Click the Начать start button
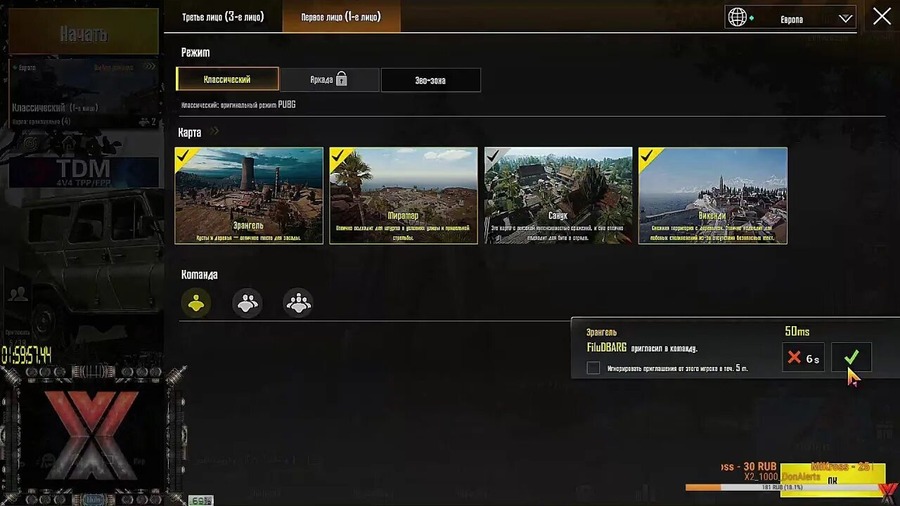 [x=83, y=34]
